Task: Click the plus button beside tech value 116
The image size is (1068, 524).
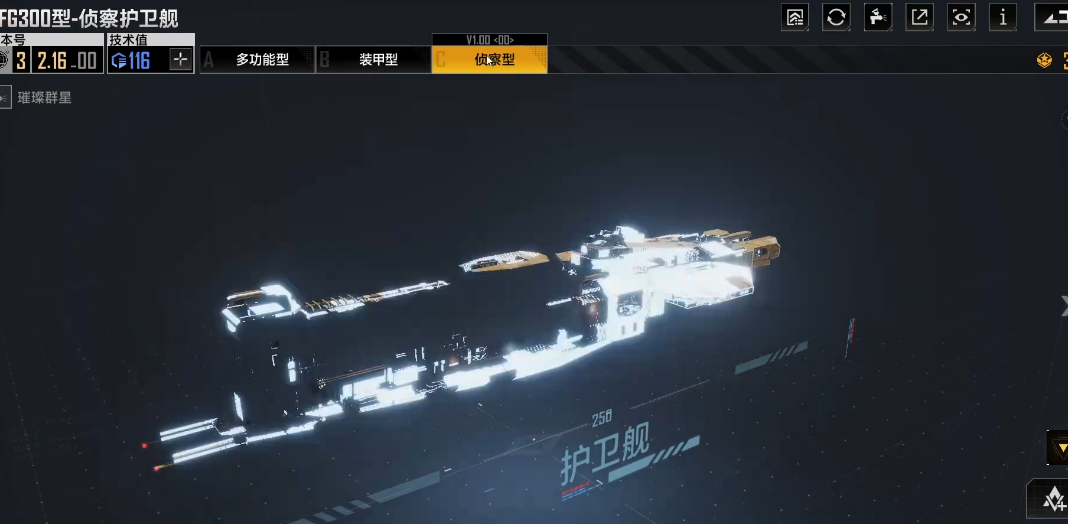Action: (180, 60)
